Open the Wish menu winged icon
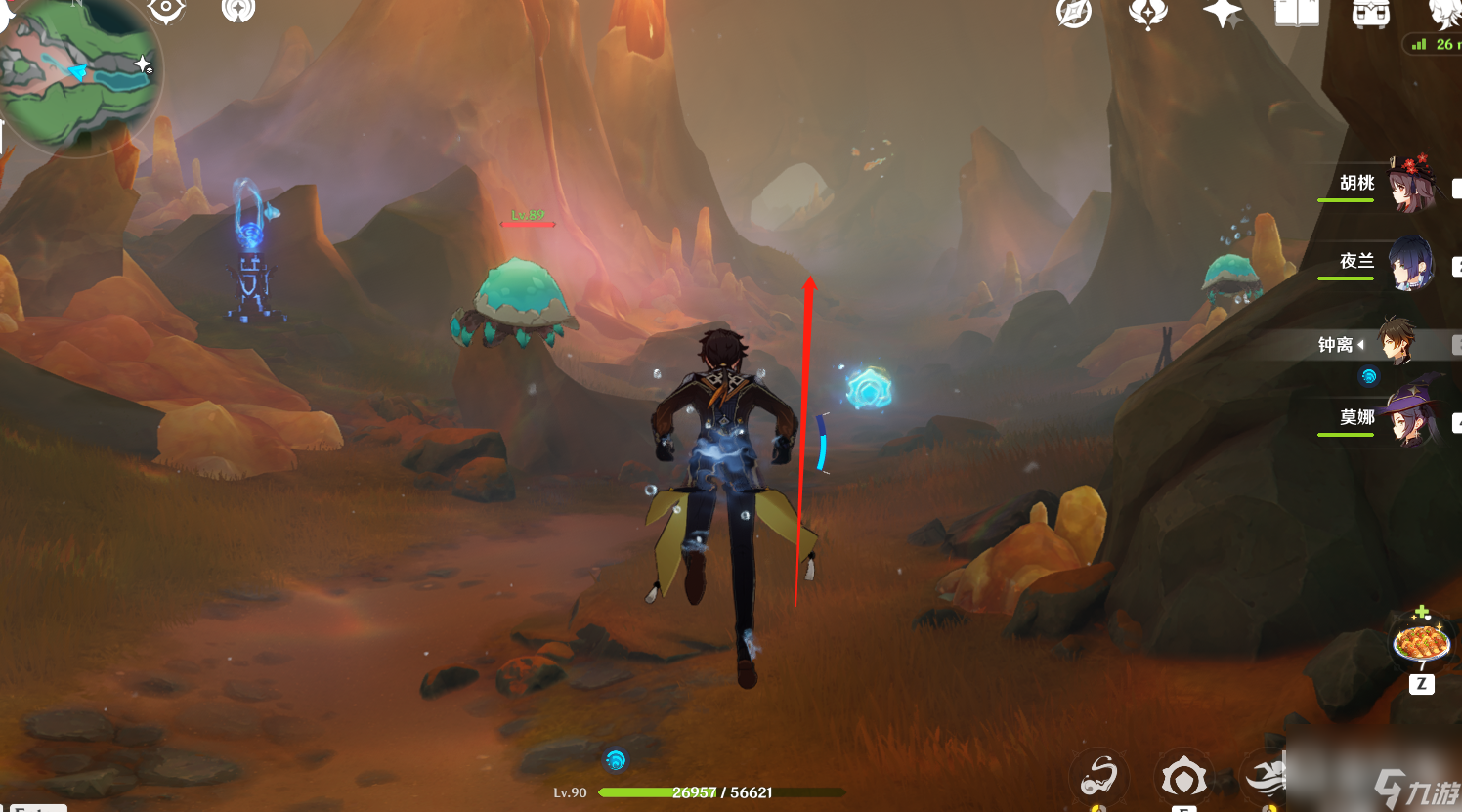Screen dimensions: 1462x812 [1147, 14]
